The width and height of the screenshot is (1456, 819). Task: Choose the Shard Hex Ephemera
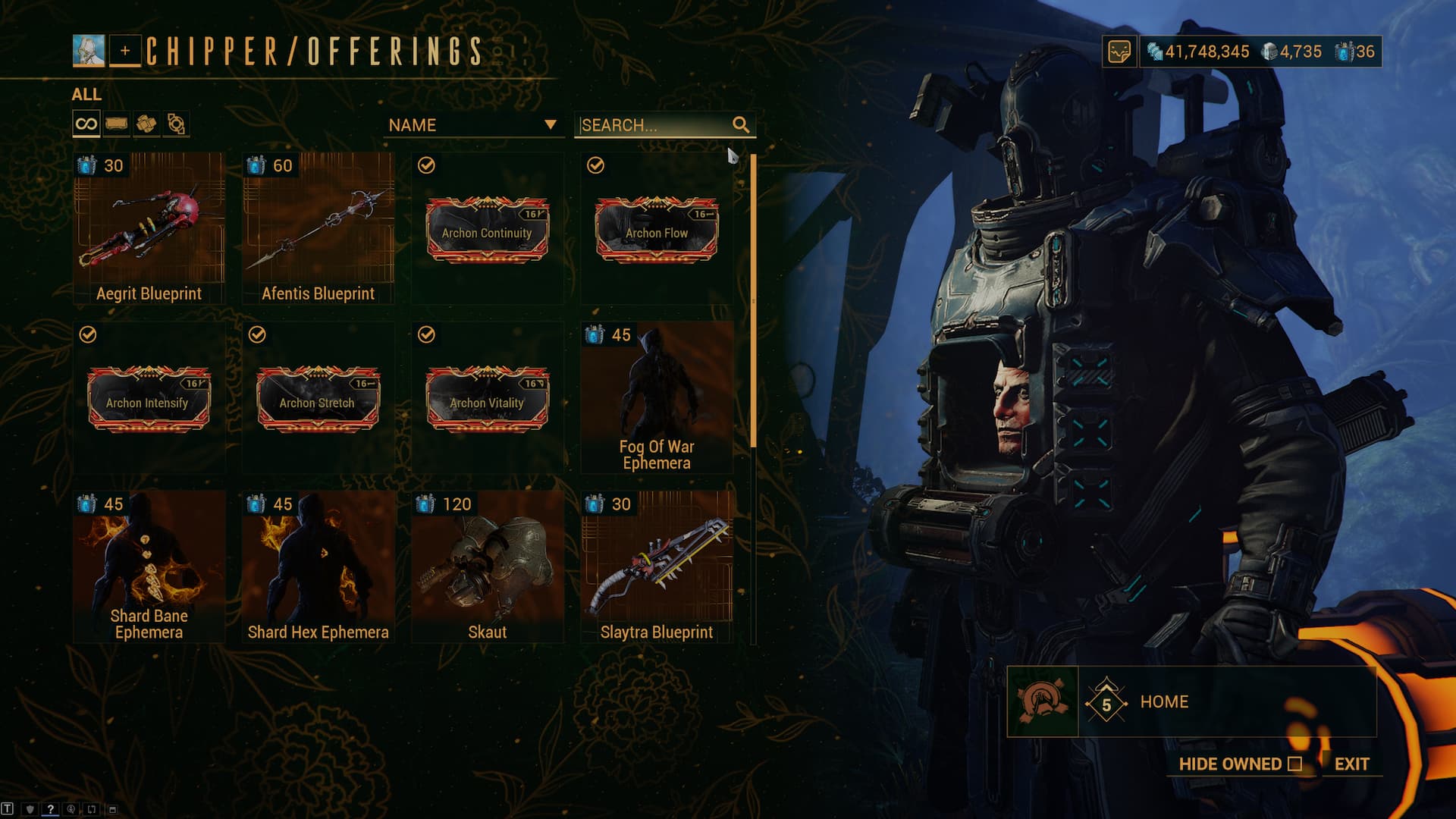point(318,566)
